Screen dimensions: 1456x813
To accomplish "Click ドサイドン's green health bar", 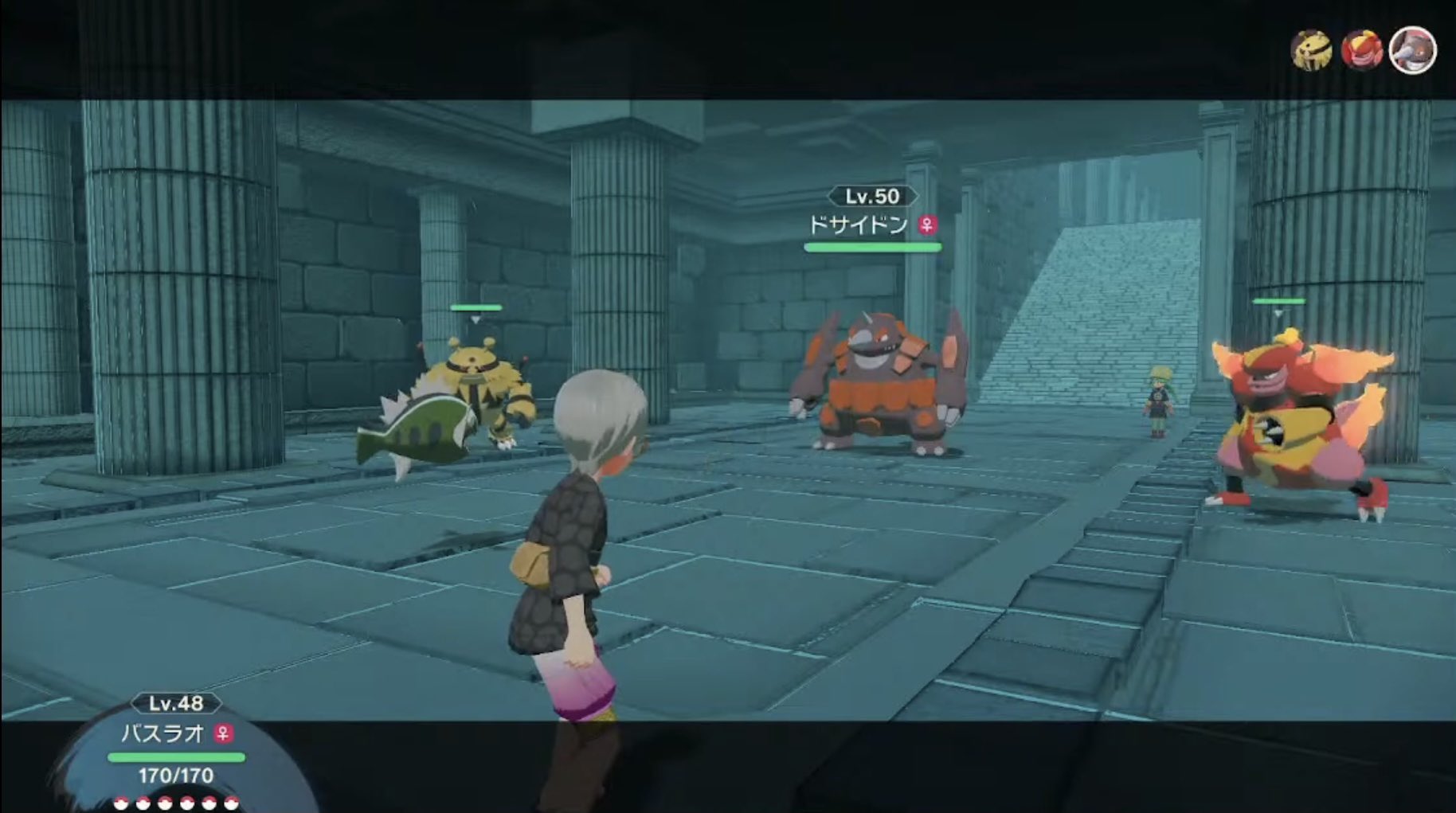I will [x=873, y=248].
